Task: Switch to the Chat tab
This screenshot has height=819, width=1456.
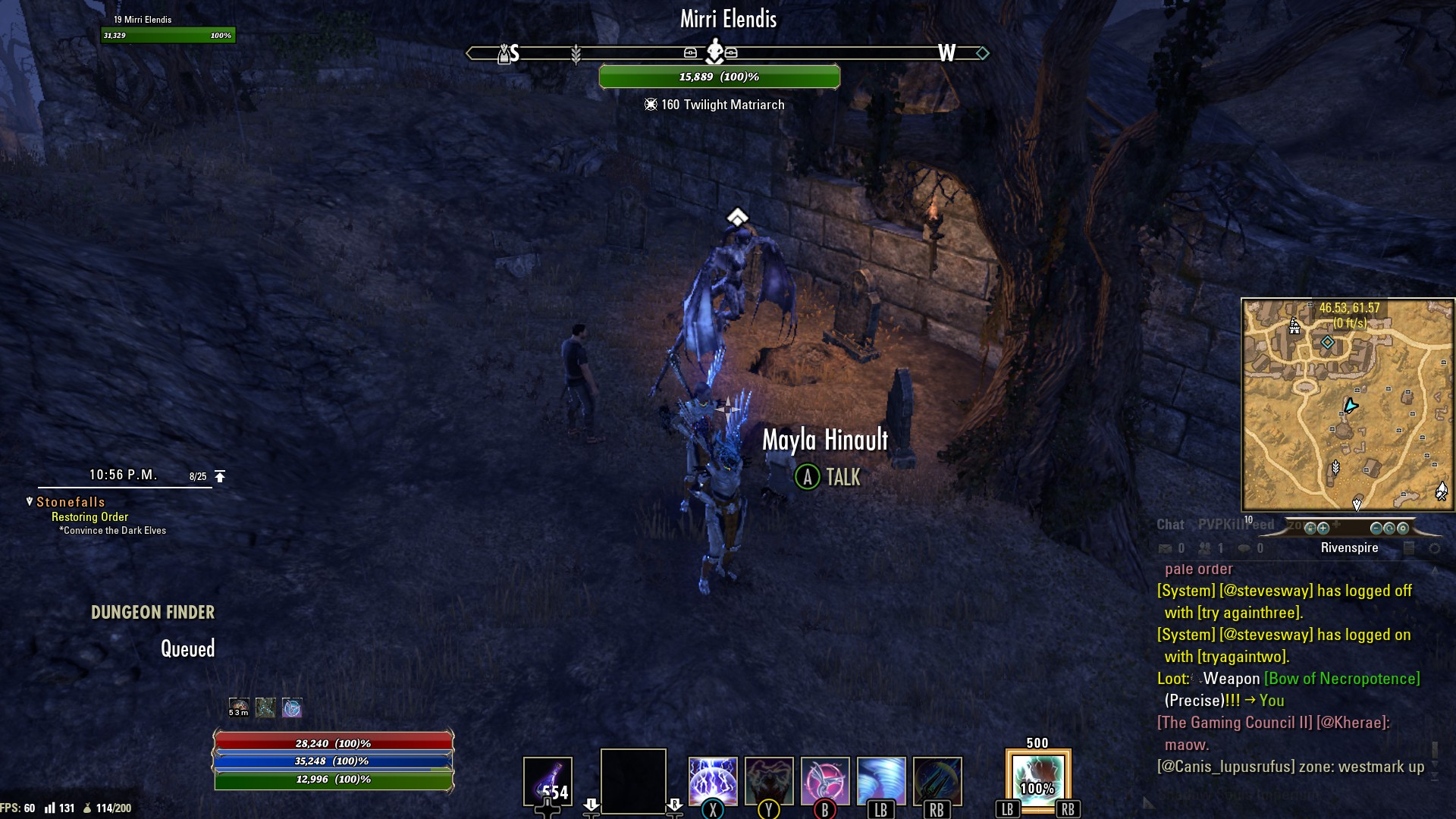Action: click(1170, 525)
